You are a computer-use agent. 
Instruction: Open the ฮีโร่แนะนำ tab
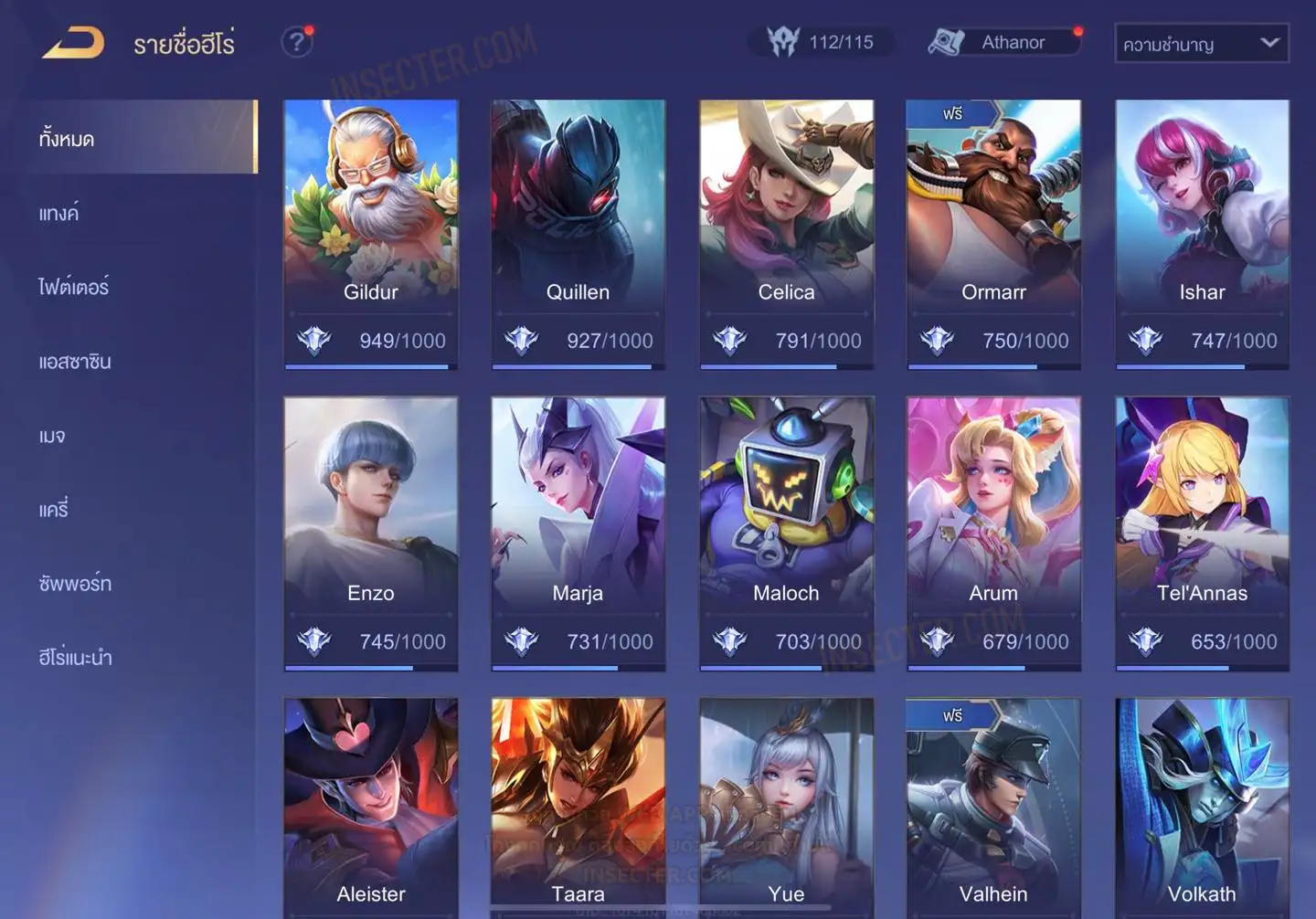point(75,658)
